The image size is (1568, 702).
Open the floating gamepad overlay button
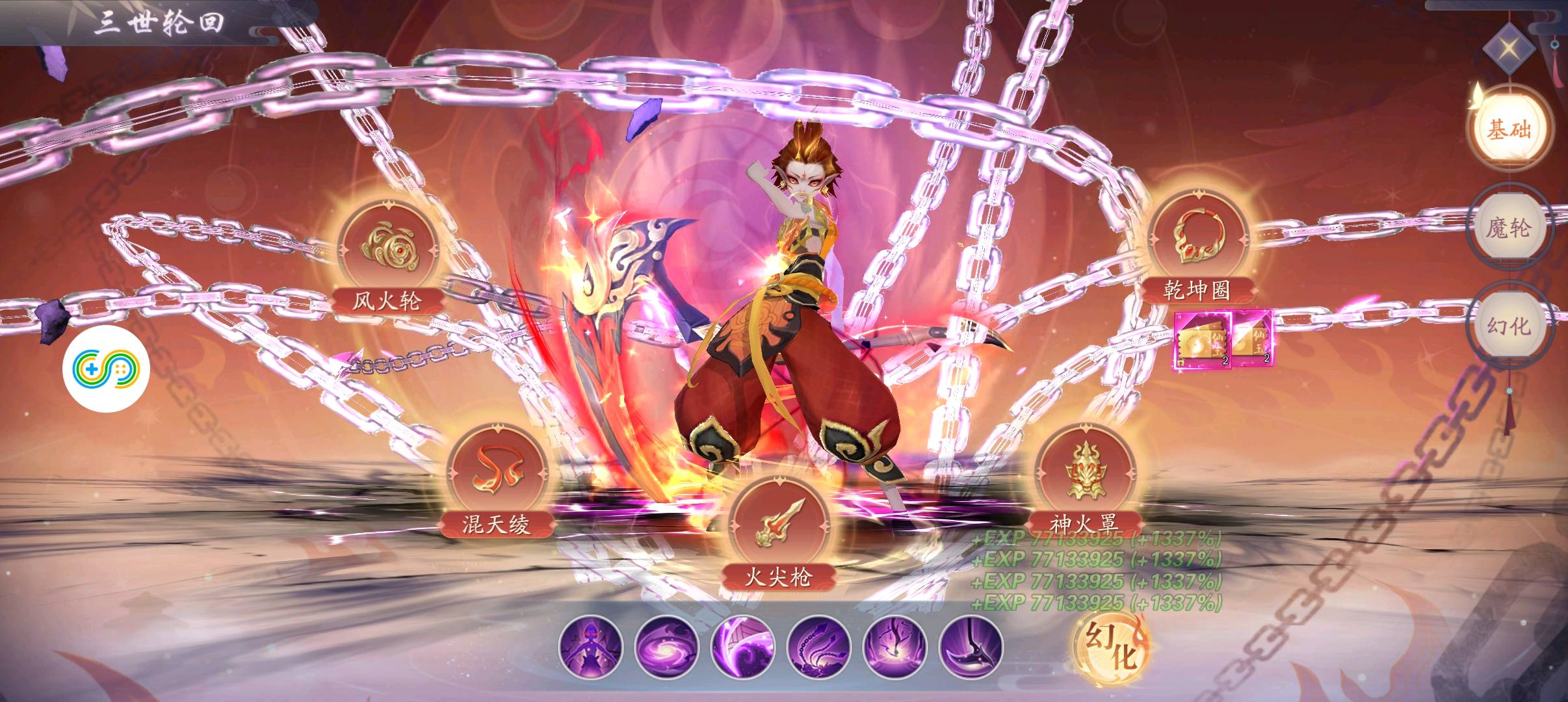click(106, 370)
